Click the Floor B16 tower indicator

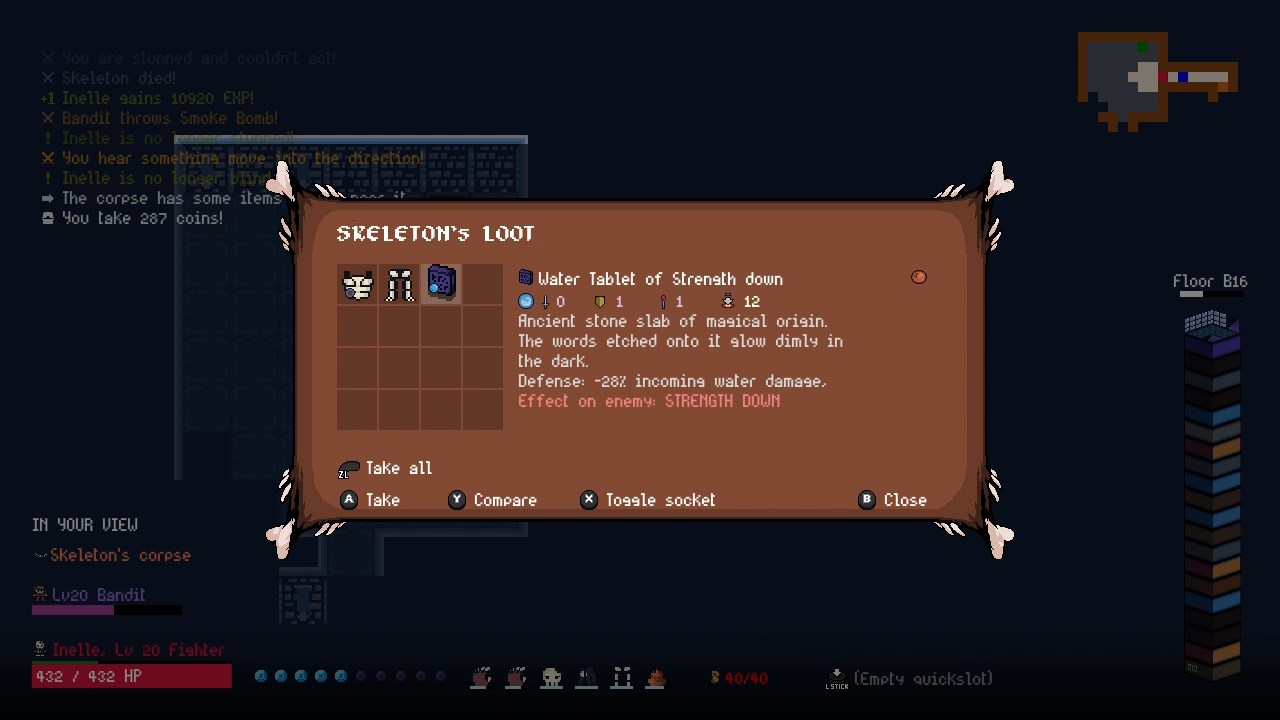pos(1210,281)
